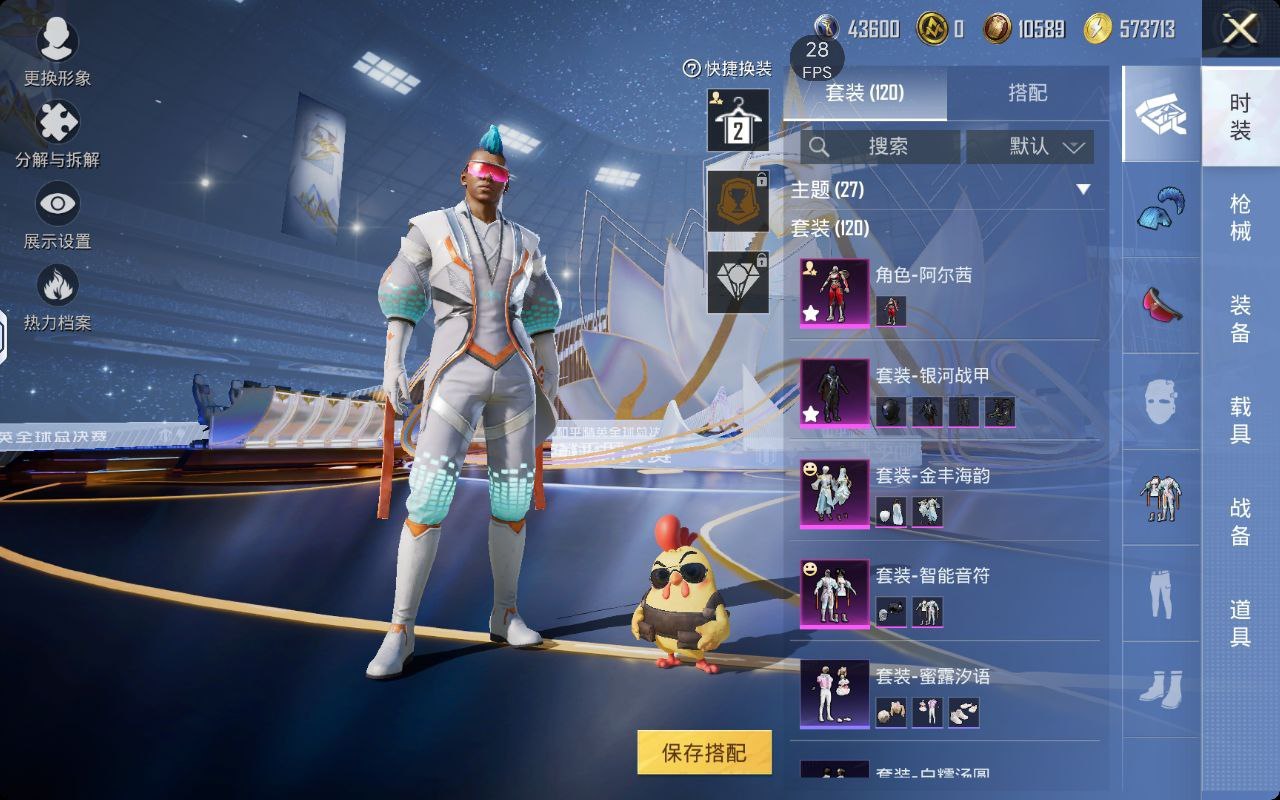Switch to the 载具 vehicles category
The image size is (1280, 800).
1240,419
